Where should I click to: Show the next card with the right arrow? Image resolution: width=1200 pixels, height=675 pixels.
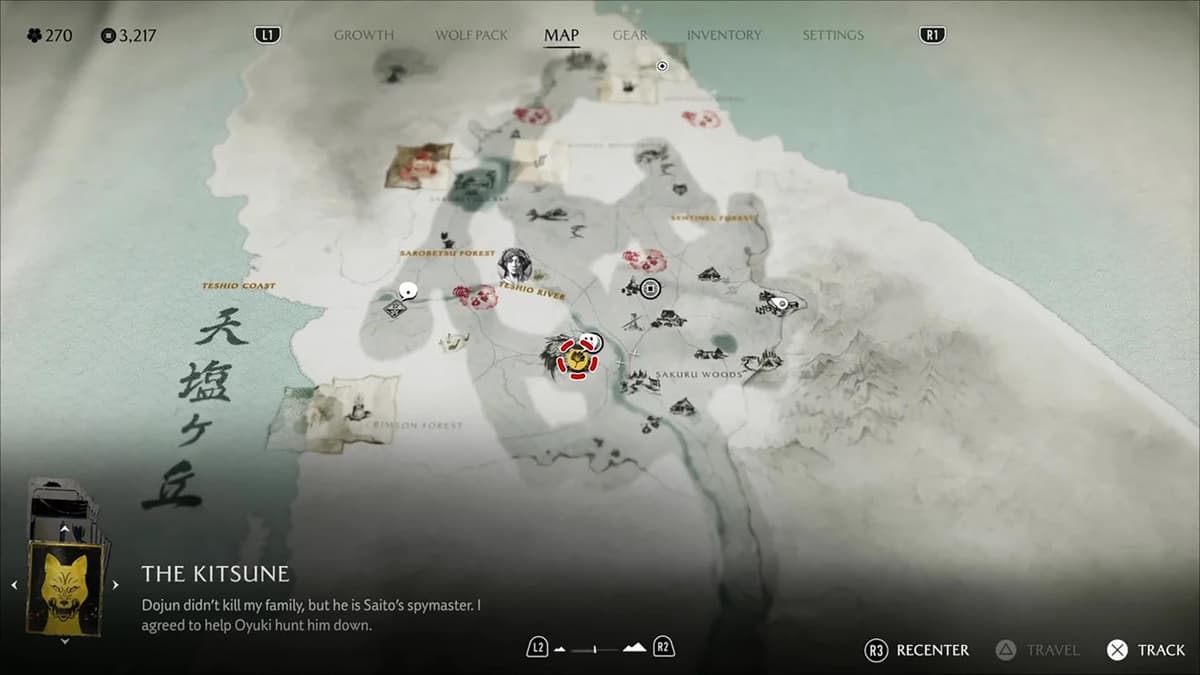115,585
